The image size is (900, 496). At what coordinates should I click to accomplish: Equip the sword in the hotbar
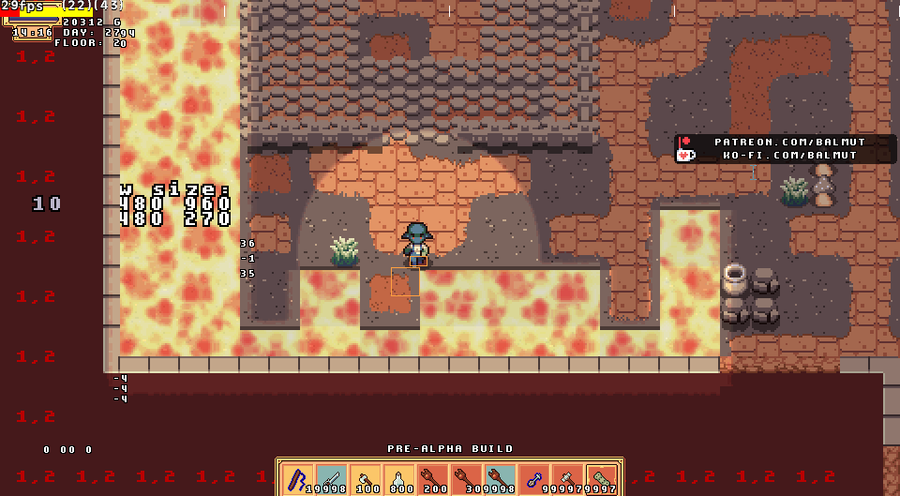[x=332, y=480]
